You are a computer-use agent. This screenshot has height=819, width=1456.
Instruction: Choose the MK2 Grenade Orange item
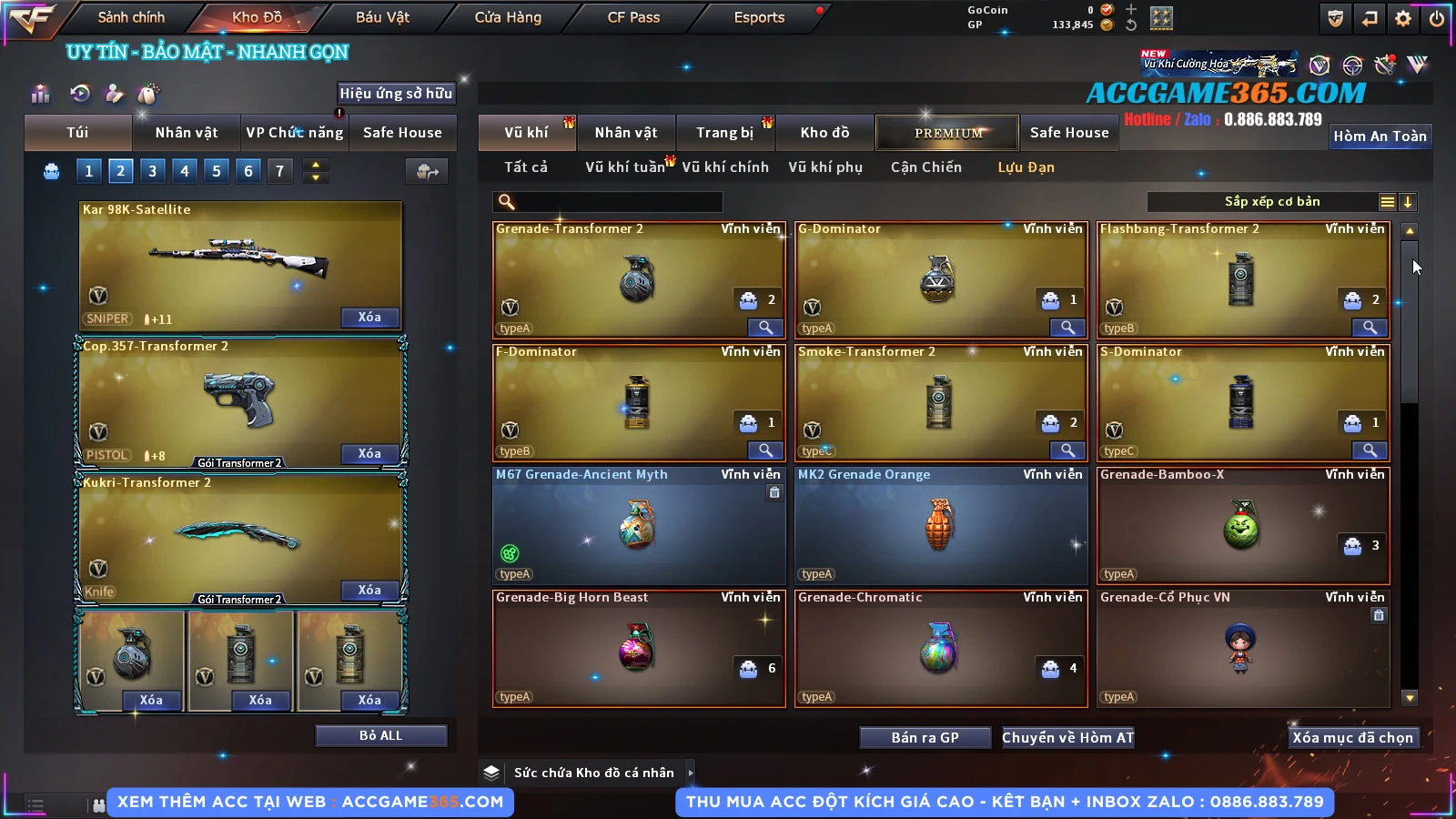940,526
